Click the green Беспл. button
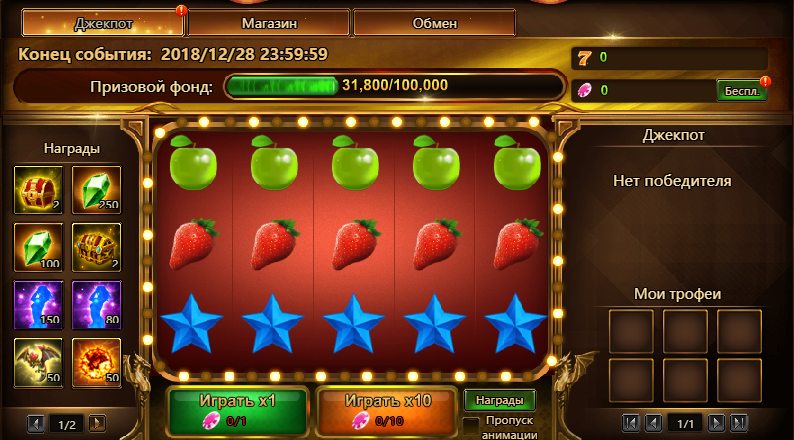The width and height of the screenshot is (794, 440). point(742,90)
